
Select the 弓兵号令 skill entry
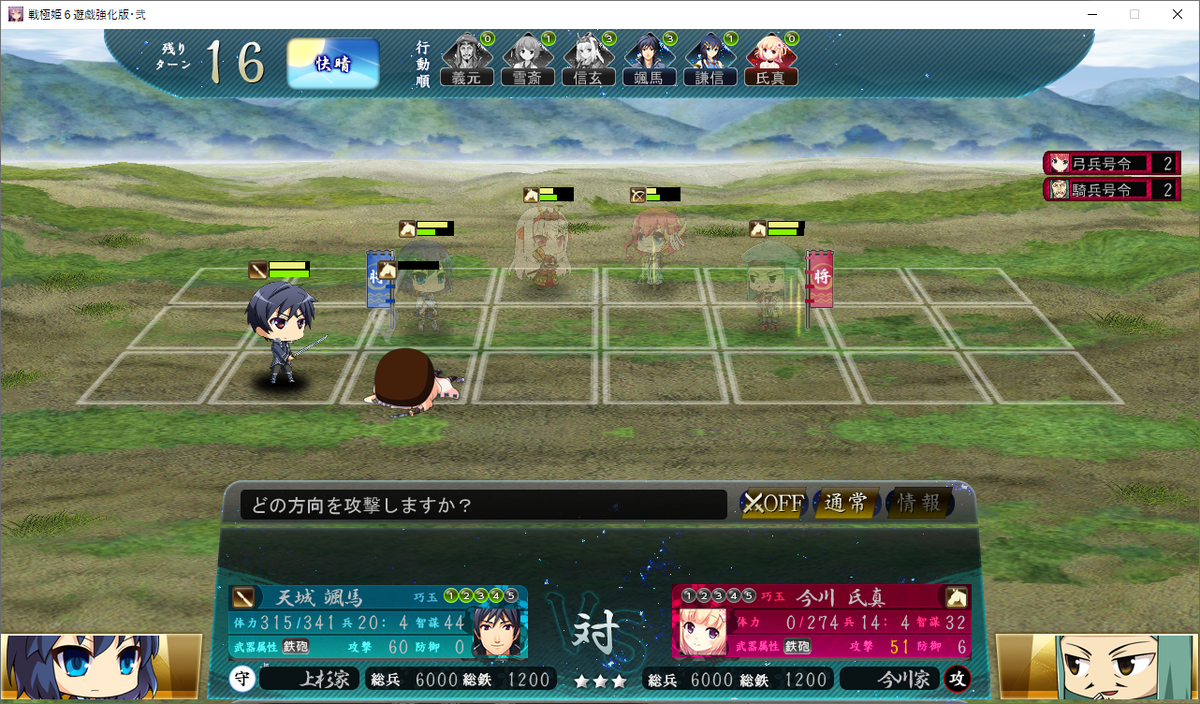click(1111, 163)
